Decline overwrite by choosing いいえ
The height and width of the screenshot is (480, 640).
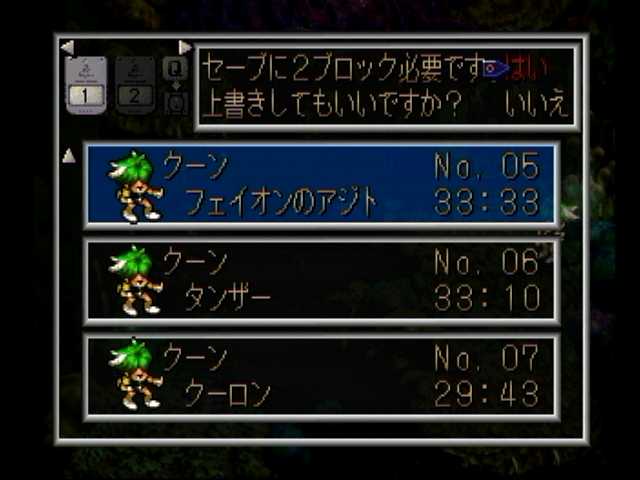(x=535, y=104)
